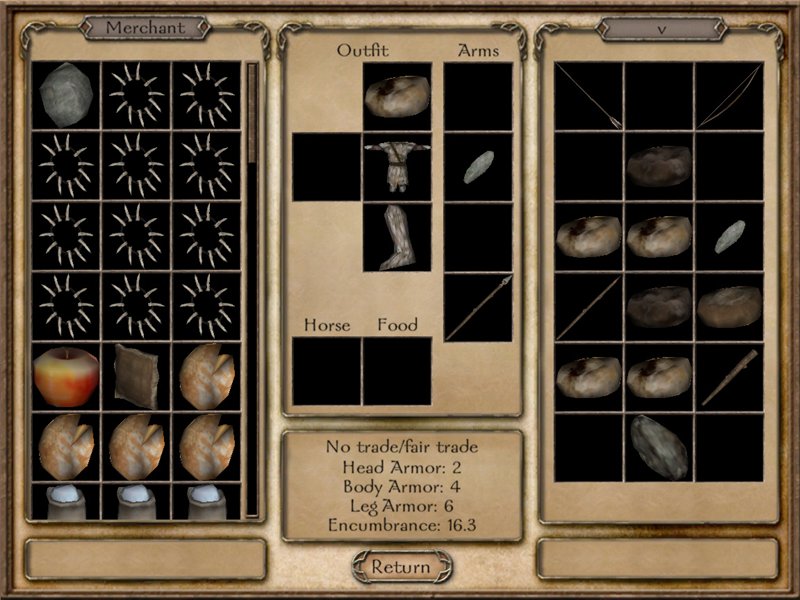The width and height of the screenshot is (800, 600).
Task: Select the merchant's red apple
Action: click(x=66, y=376)
